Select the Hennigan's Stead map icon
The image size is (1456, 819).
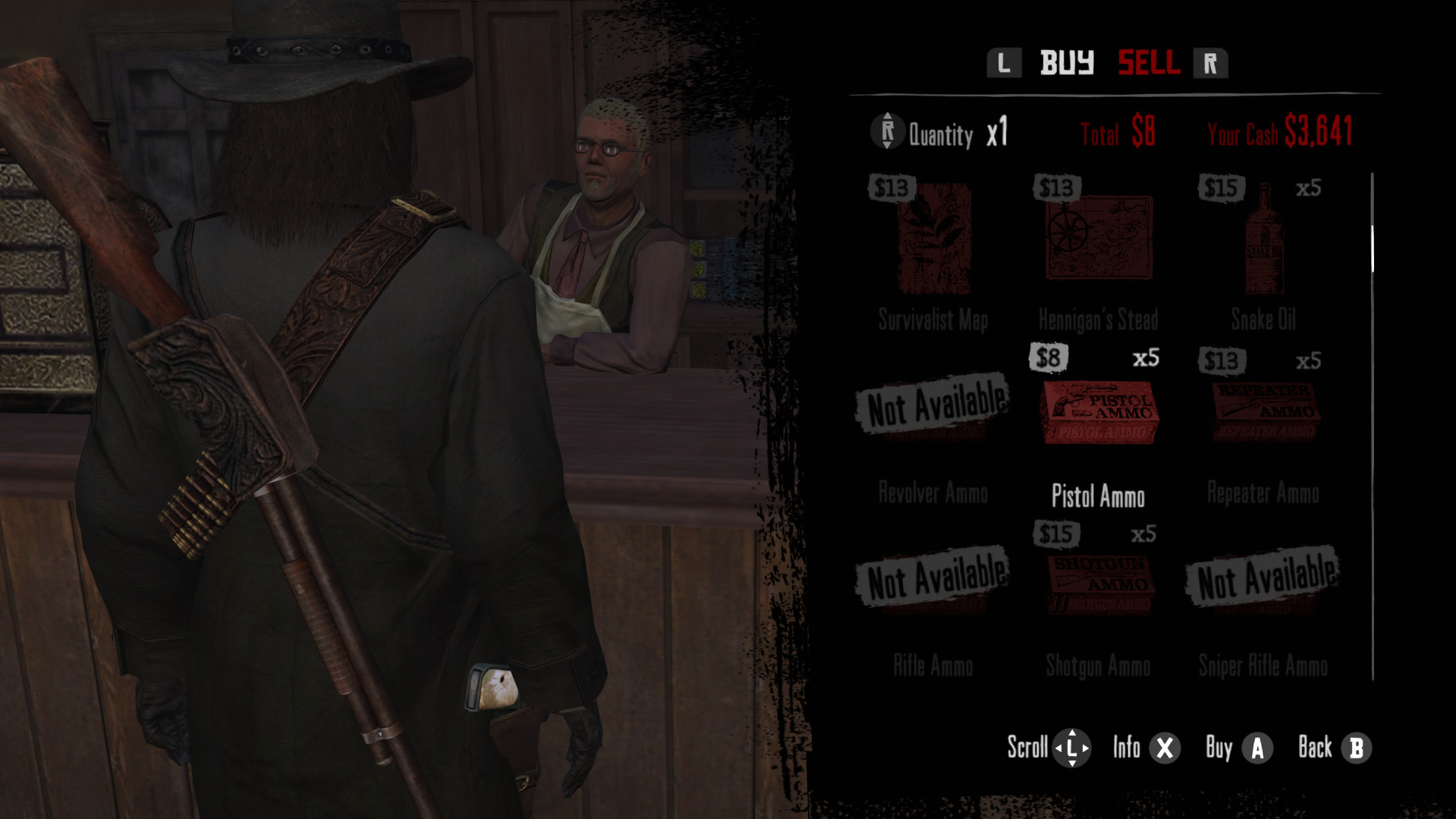click(1098, 238)
